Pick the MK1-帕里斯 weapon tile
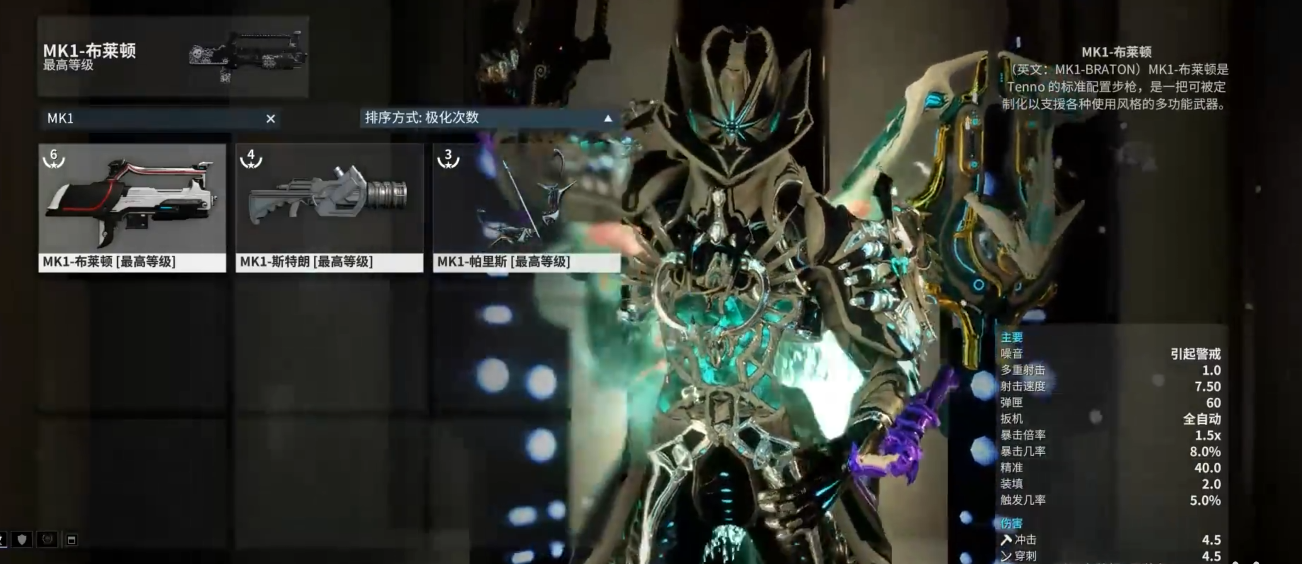The width and height of the screenshot is (1302, 564). (527, 205)
